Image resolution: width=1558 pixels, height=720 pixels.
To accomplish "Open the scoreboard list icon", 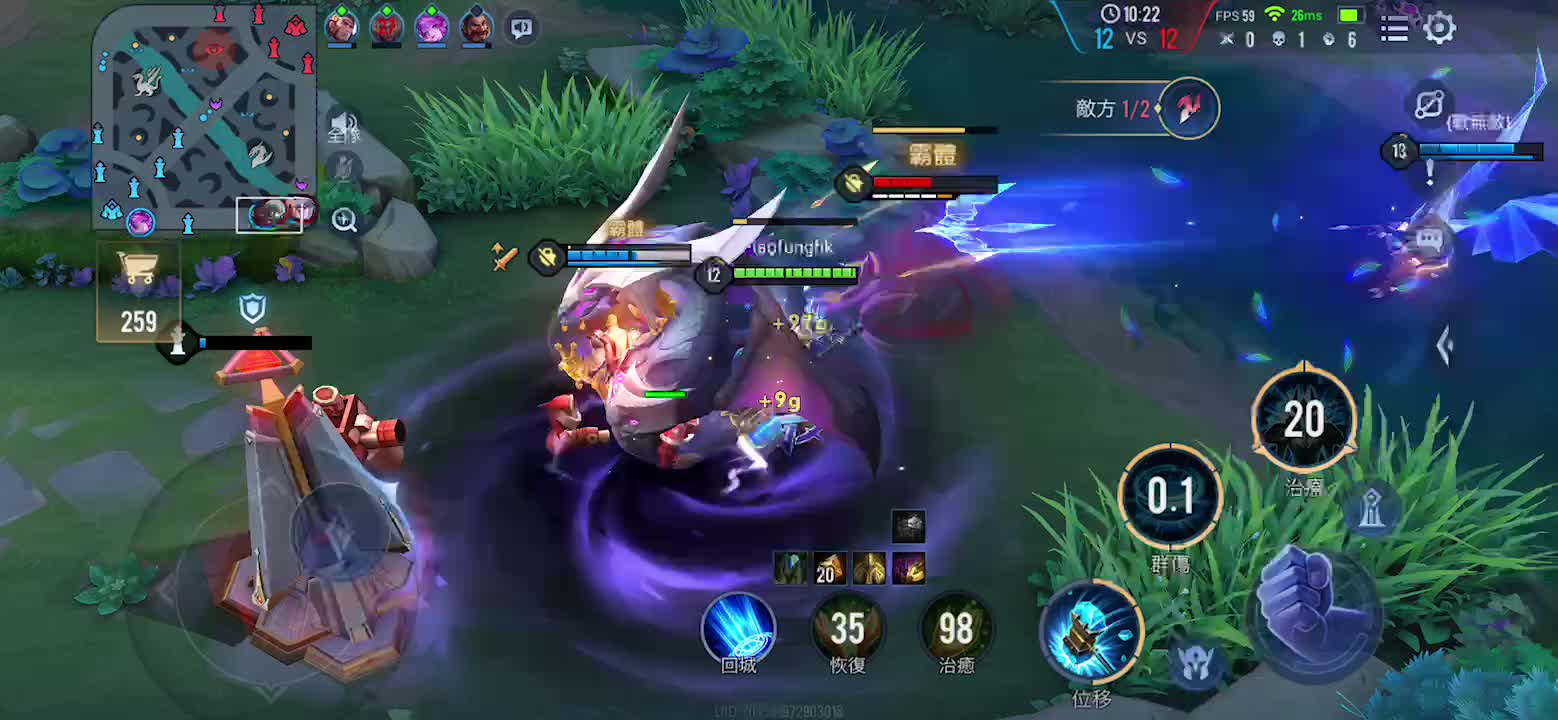I will tap(1395, 28).
